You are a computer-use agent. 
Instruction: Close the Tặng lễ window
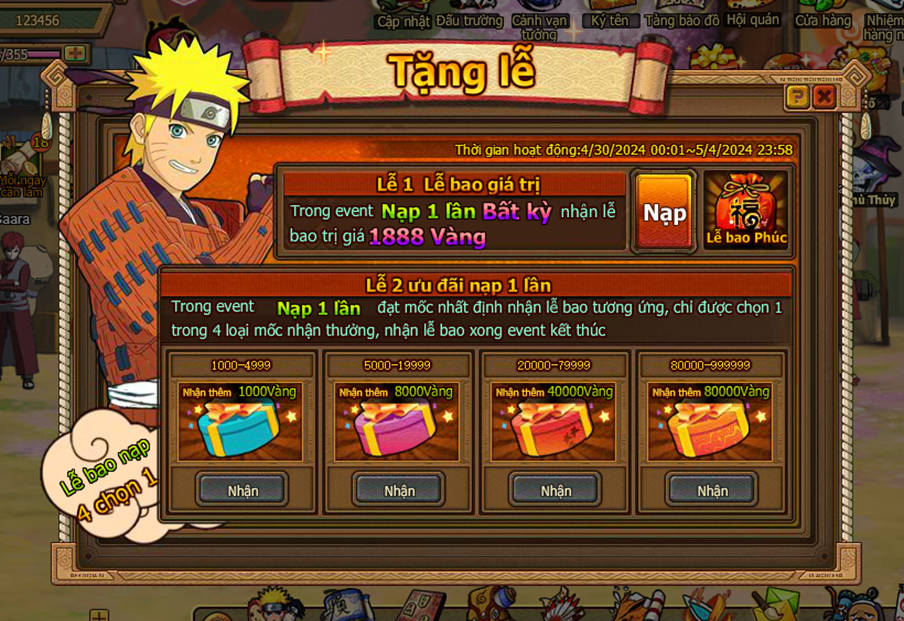click(x=824, y=96)
